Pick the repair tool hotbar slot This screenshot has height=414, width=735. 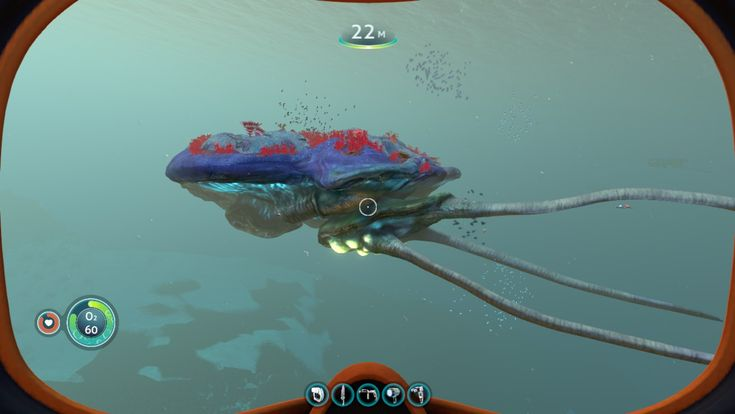[368, 395]
